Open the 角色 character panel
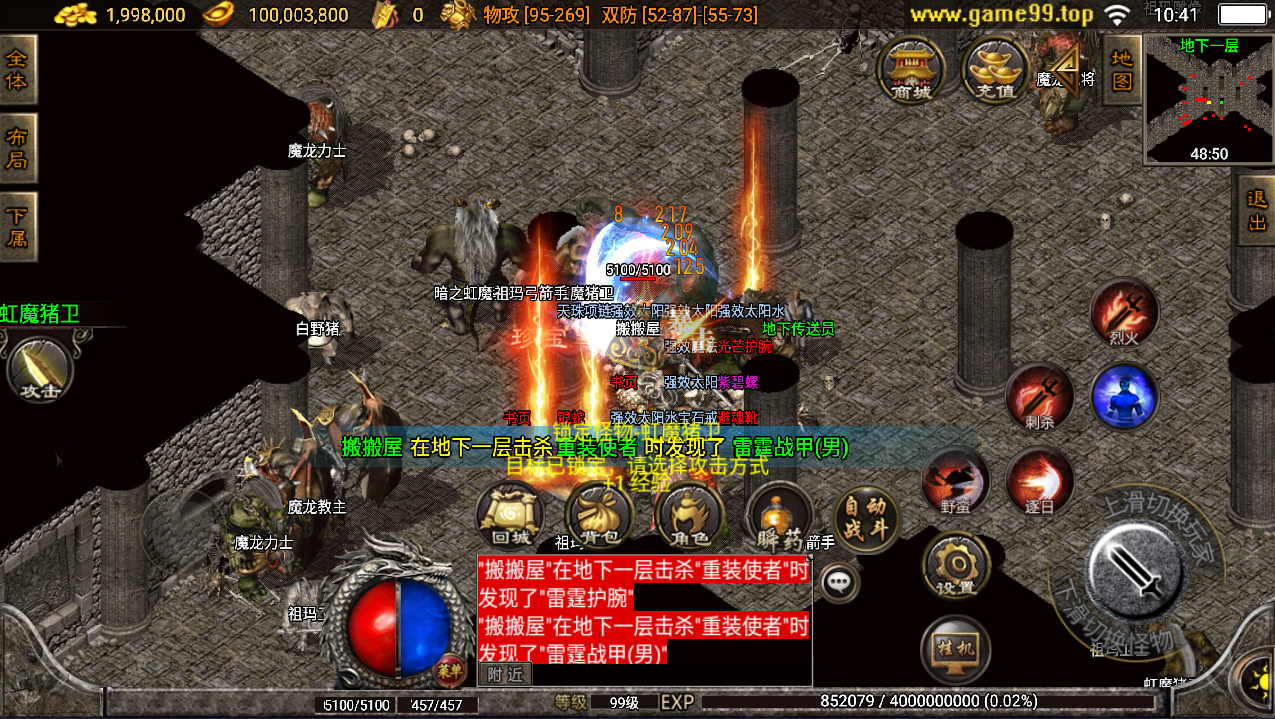Viewport: 1275px width, 719px height. coord(688,517)
